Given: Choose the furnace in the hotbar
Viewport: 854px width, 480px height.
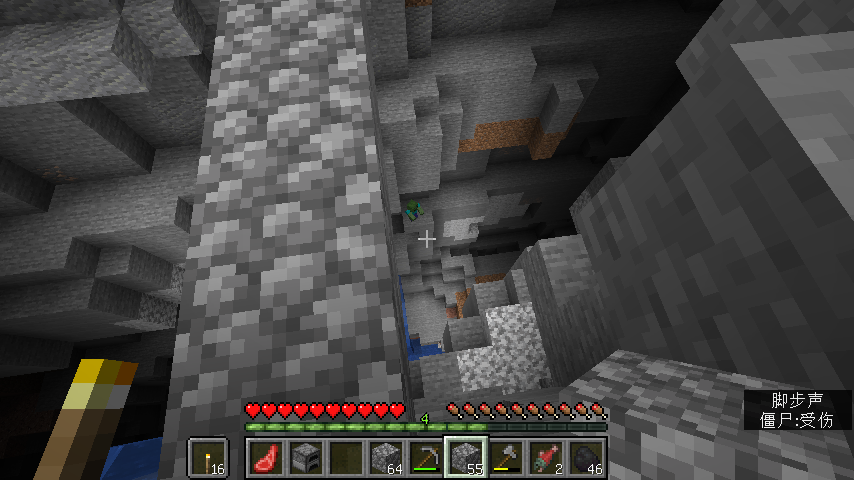Looking at the screenshot, I should [x=305, y=459].
